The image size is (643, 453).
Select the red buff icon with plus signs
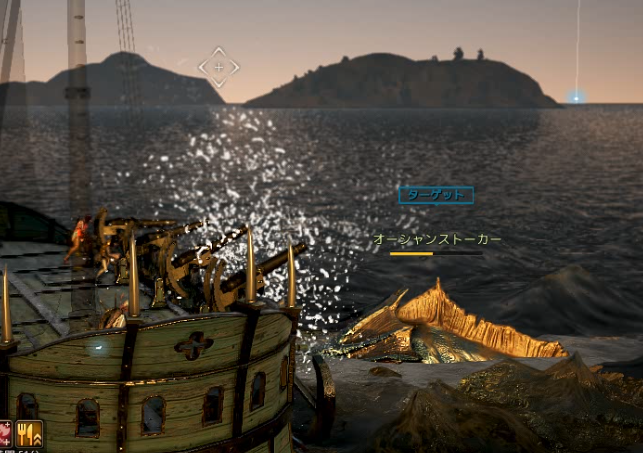pyautogui.click(x=5, y=434)
